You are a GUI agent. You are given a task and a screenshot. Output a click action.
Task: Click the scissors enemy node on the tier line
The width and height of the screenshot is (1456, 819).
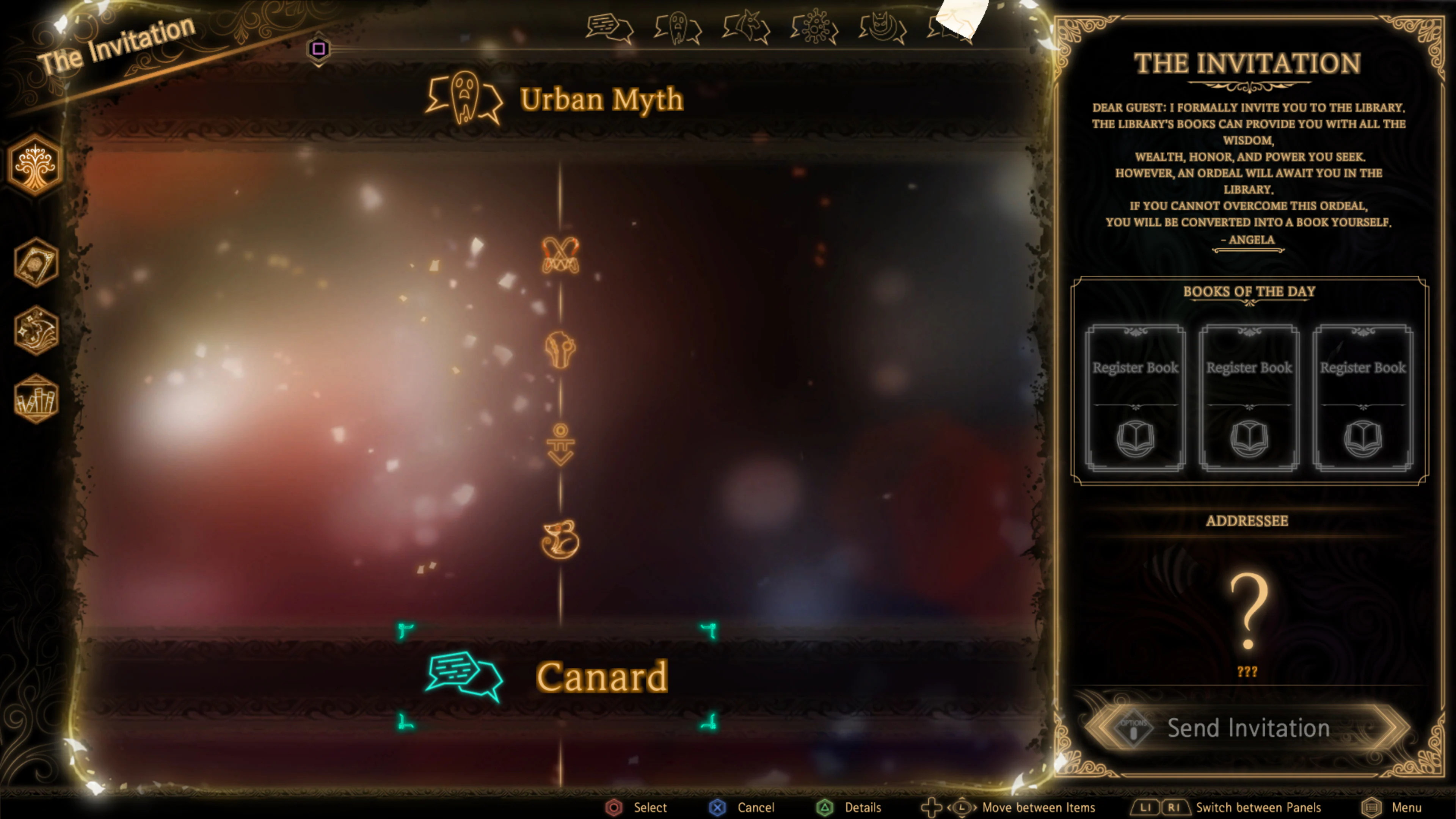click(561, 256)
